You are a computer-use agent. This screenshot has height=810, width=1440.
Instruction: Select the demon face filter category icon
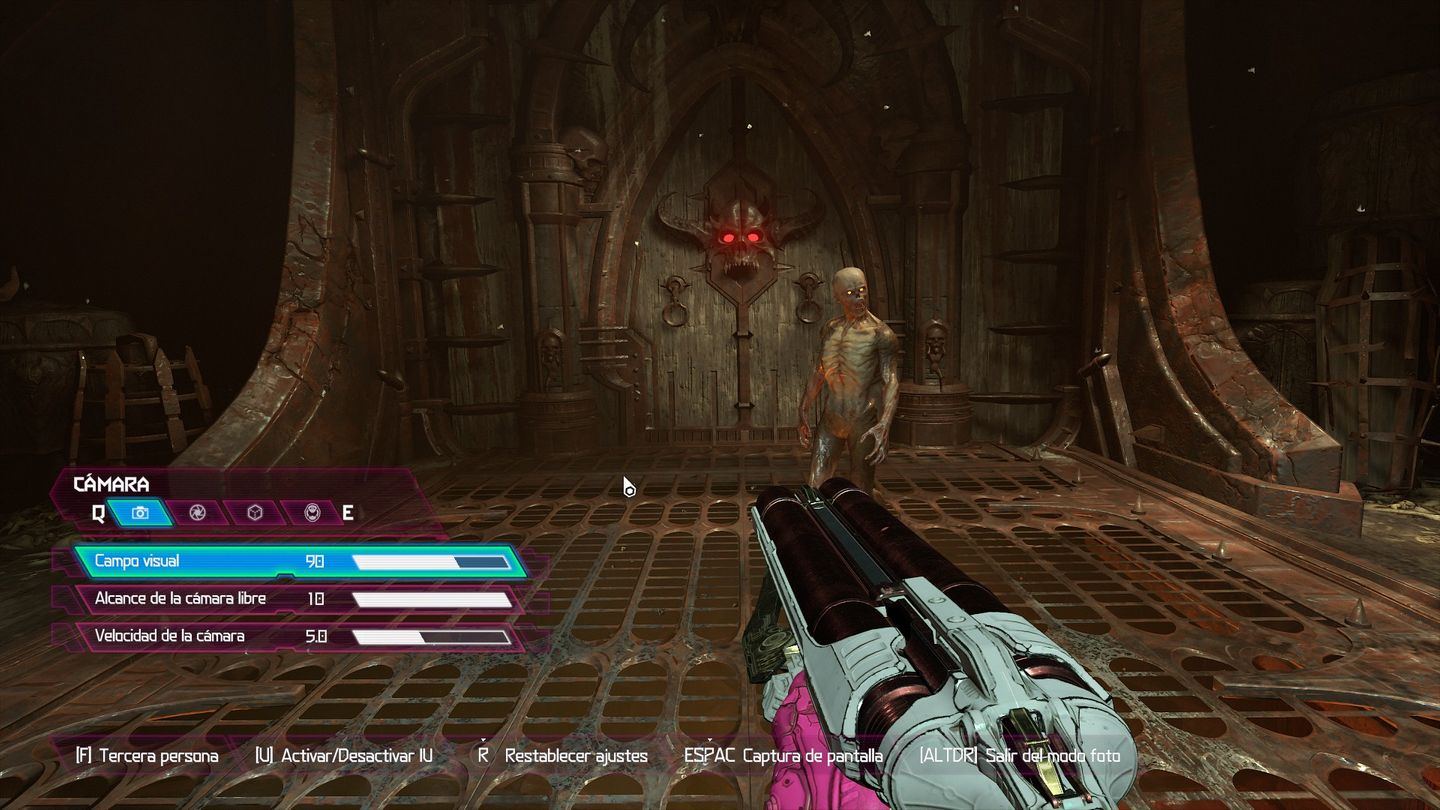click(313, 513)
